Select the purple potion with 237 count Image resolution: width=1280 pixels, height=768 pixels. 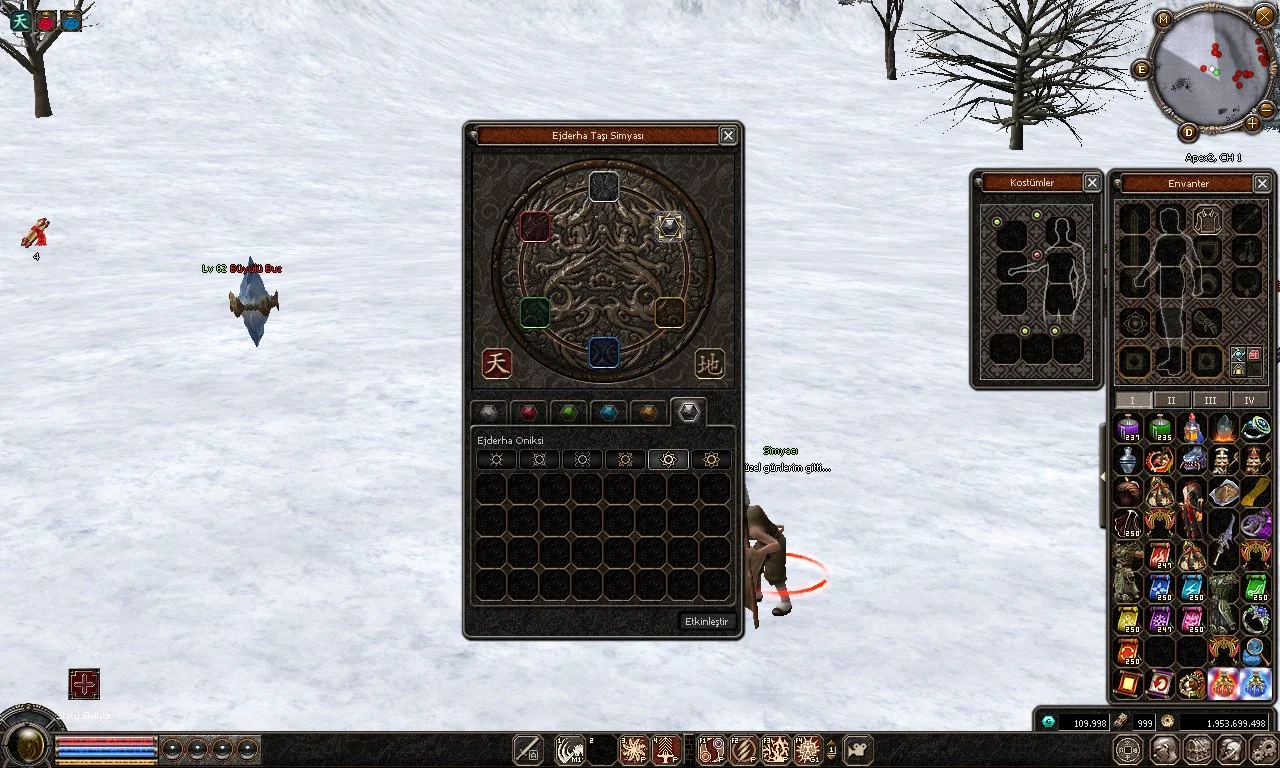pyautogui.click(x=1129, y=429)
